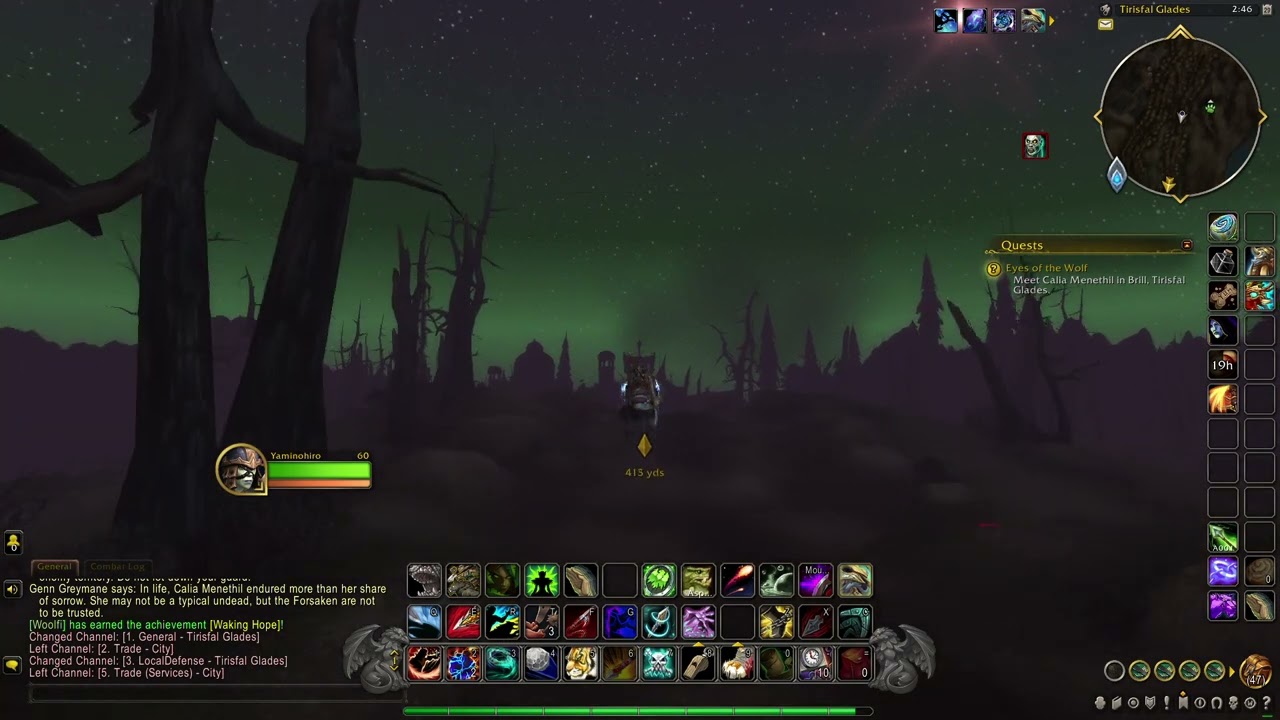Image resolution: width=1280 pixels, height=720 pixels.
Task: Toggle the voice chat speaker icon
Action: [13, 589]
